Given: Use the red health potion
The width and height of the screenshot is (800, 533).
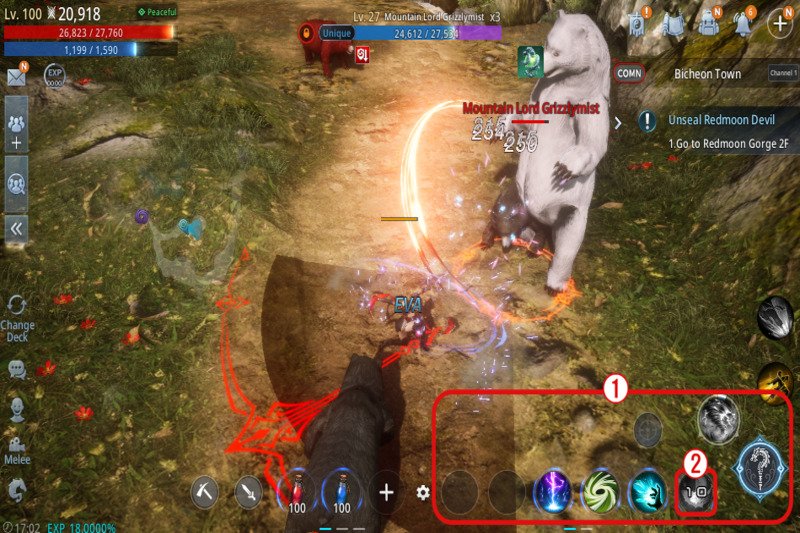Looking at the screenshot, I should 296,491.
